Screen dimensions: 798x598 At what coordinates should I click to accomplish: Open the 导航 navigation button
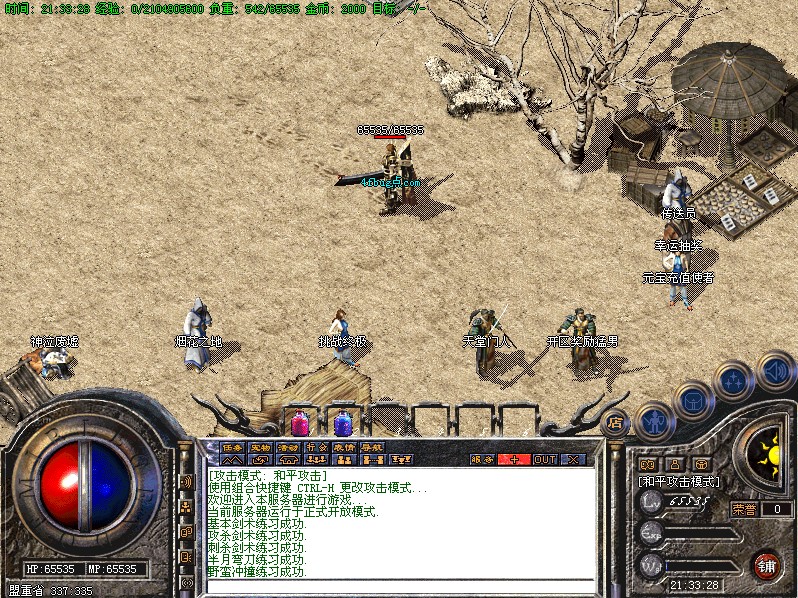click(372, 447)
